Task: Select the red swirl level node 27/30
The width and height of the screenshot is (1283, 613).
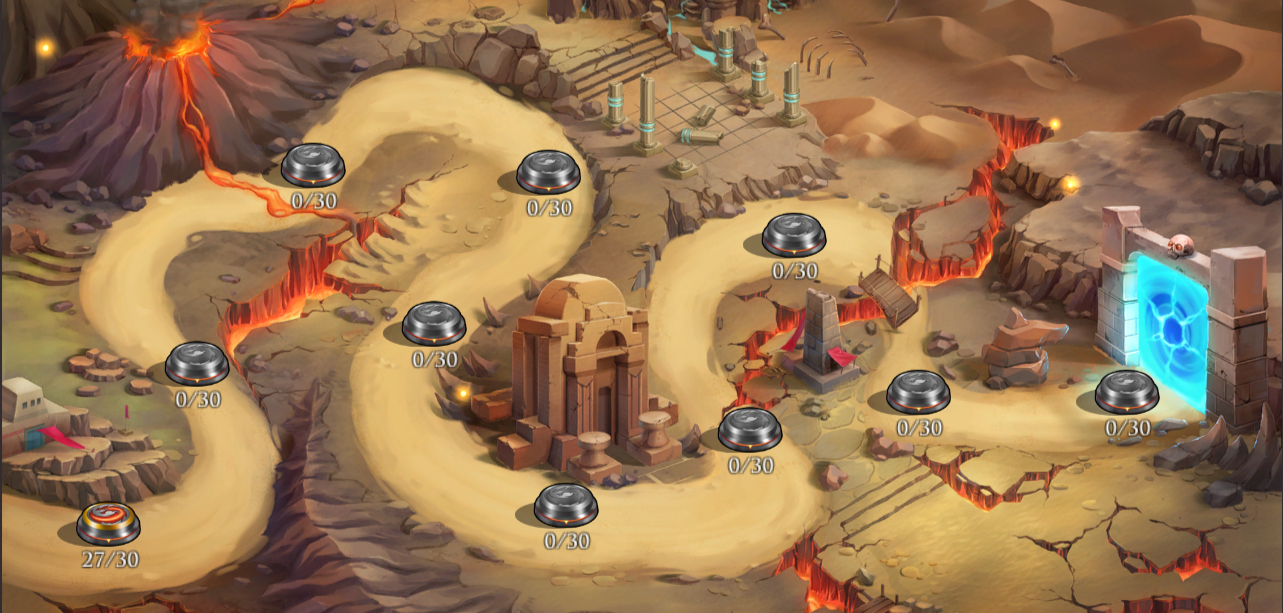Action: pos(108,523)
